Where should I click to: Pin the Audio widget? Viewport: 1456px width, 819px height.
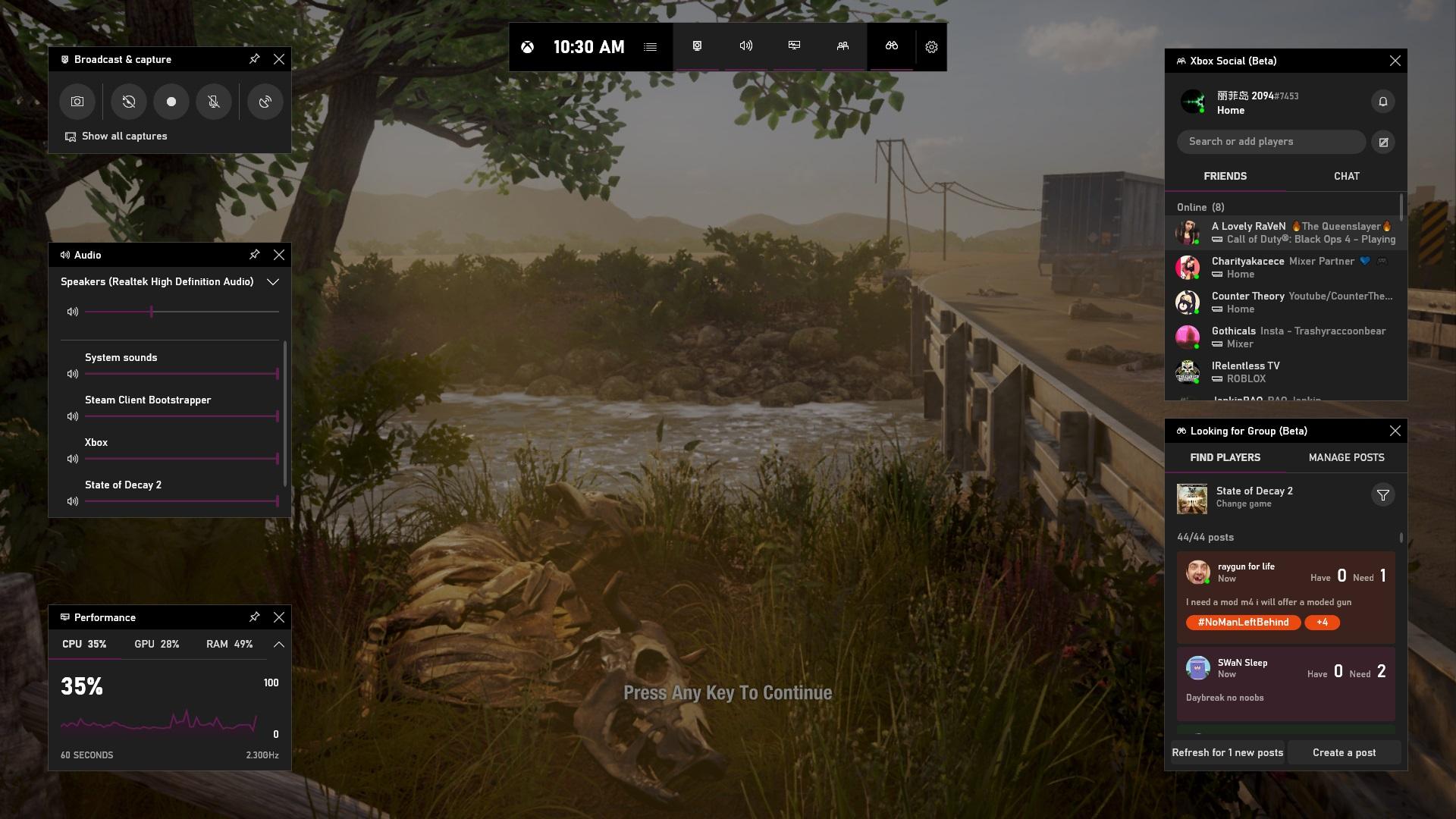tap(255, 255)
